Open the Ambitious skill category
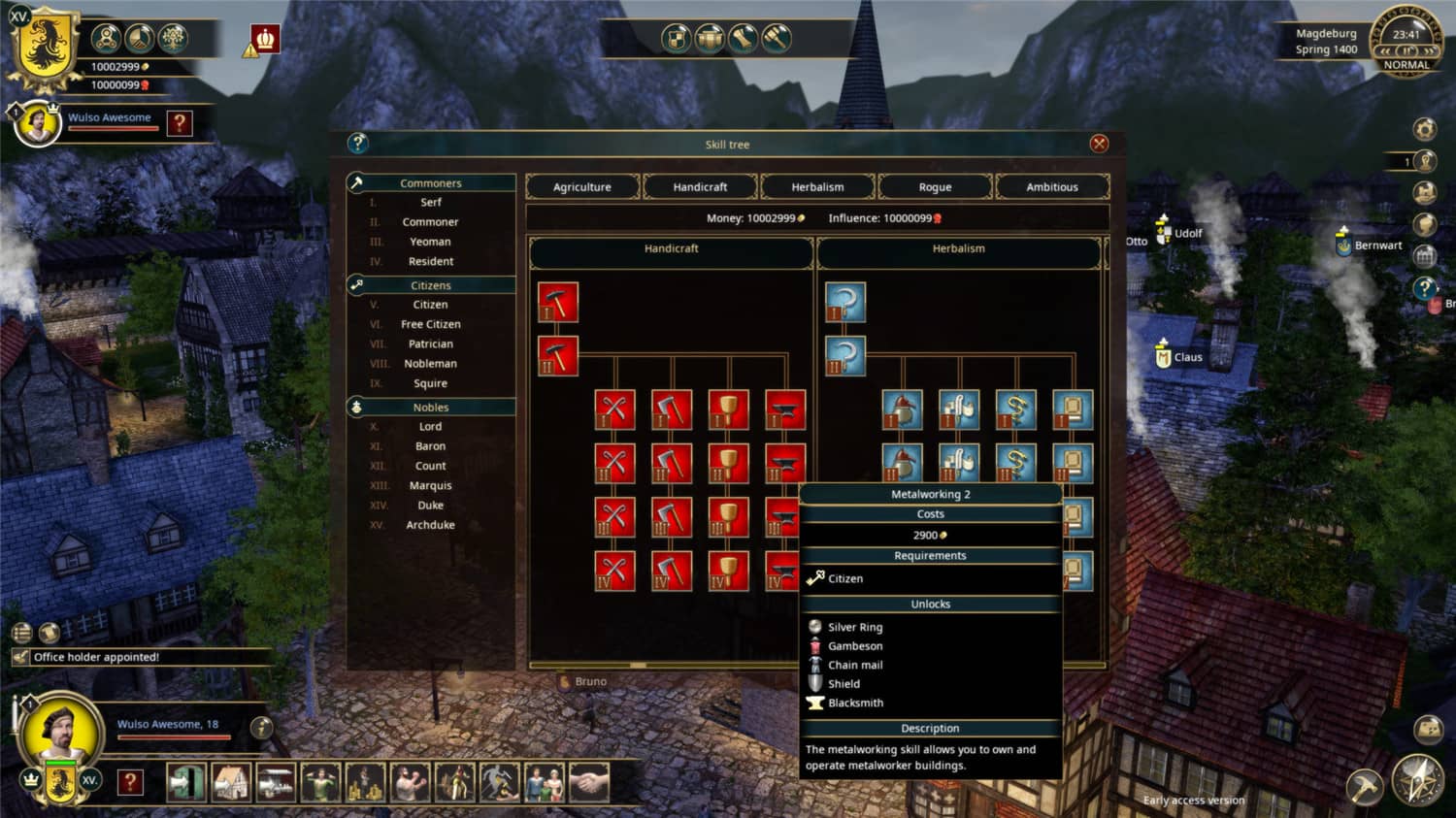This screenshot has width=1456, height=818. click(1052, 186)
